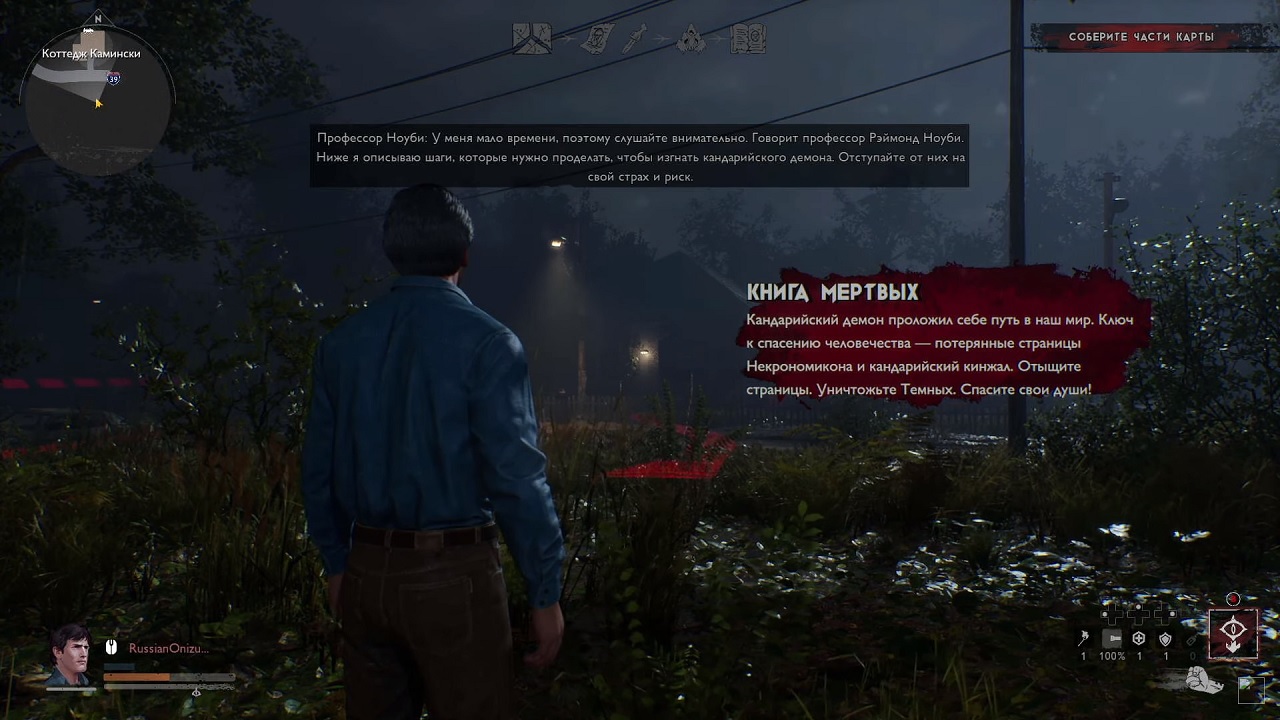Use the shield amulet item
The height and width of the screenshot is (720, 1280).
(1165, 639)
